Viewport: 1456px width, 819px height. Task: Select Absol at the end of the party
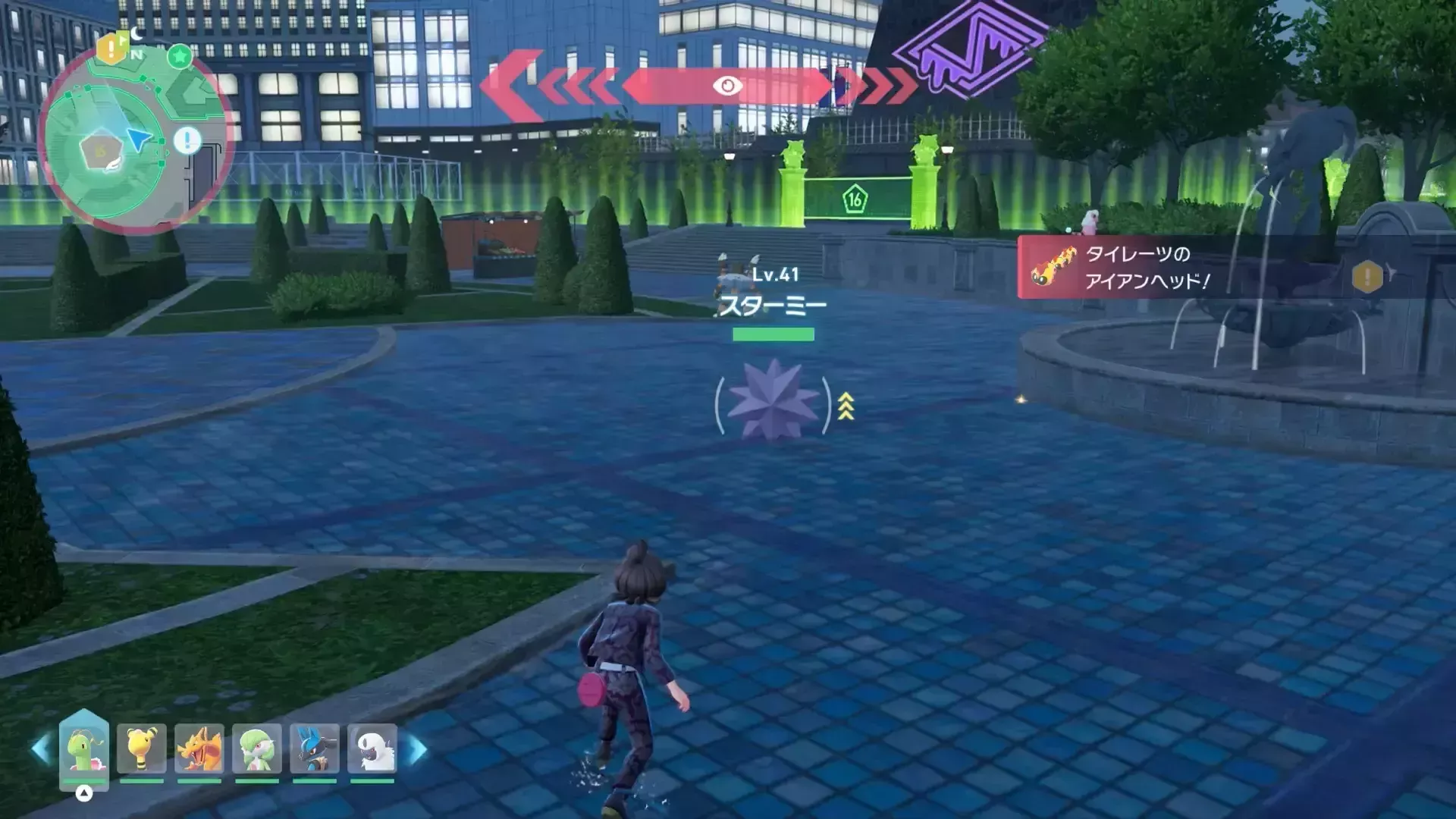coord(374,749)
